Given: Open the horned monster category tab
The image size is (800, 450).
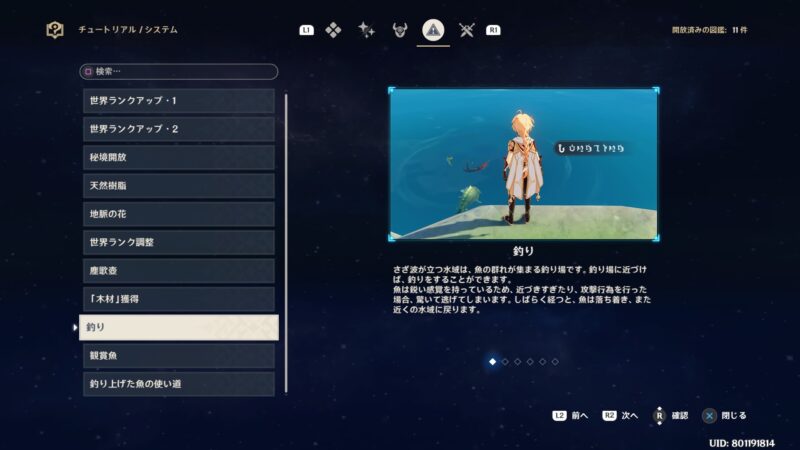Looking at the screenshot, I should (x=400, y=30).
